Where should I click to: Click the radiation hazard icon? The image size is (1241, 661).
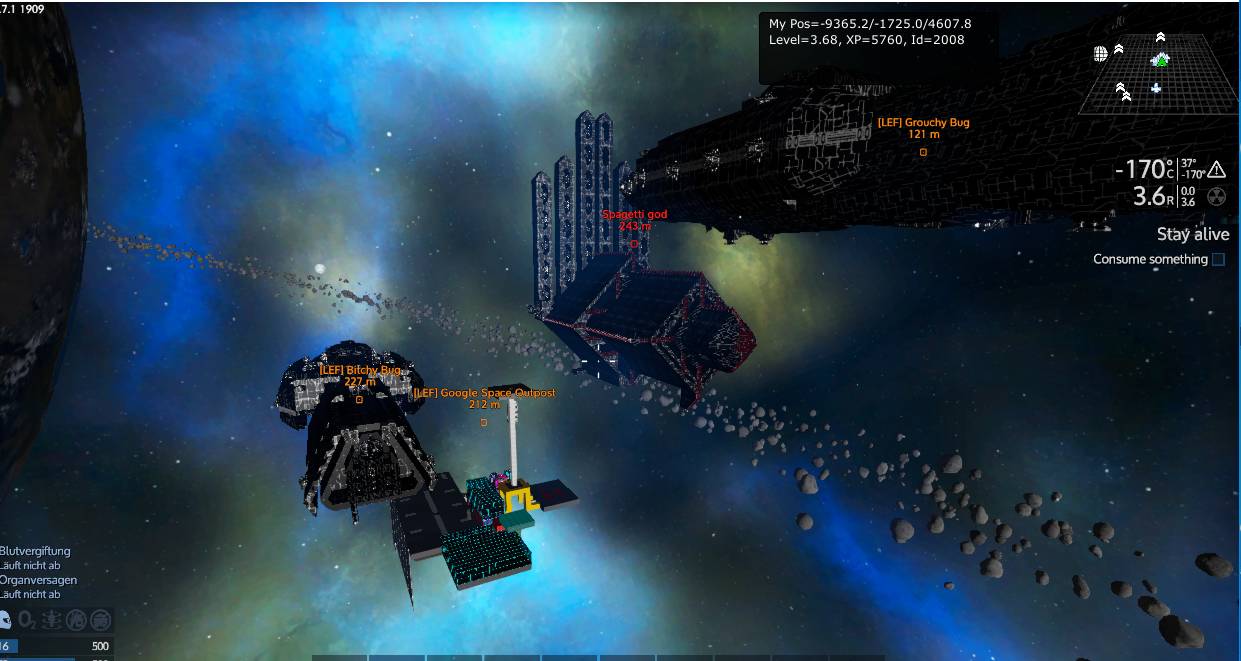[1216, 197]
